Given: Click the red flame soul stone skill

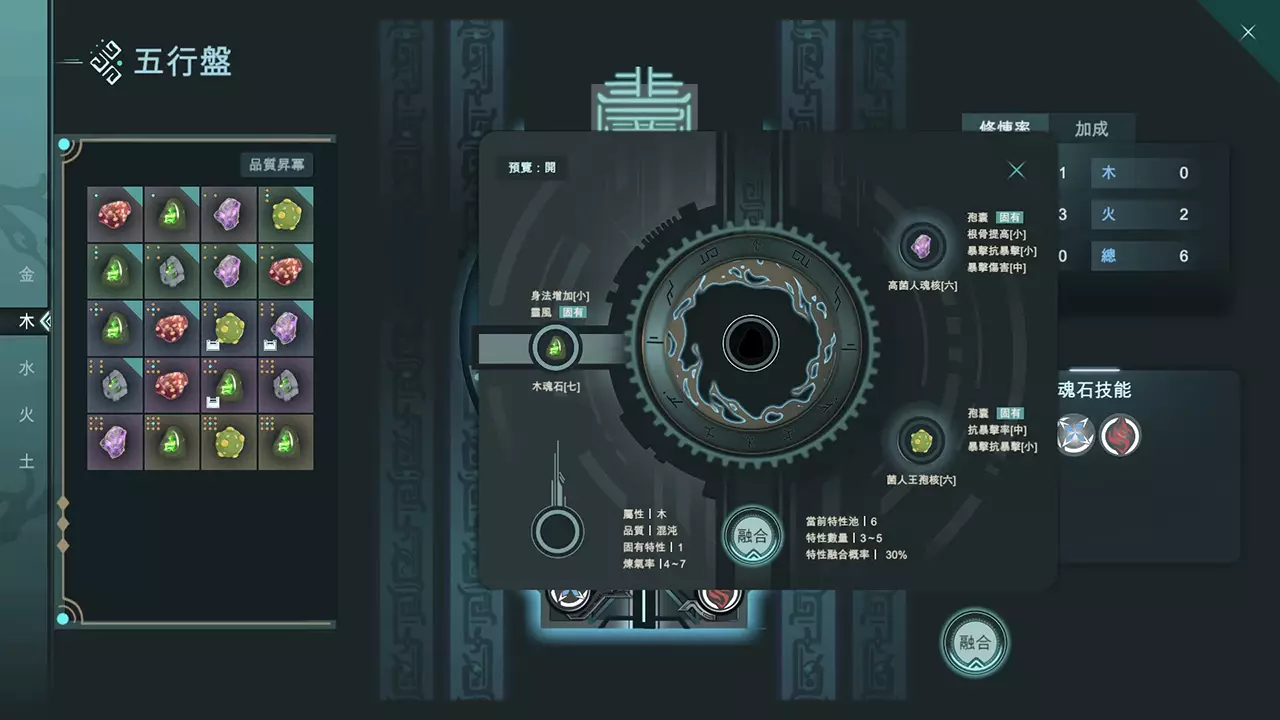Looking at the screenshot, I should 1120,435.
